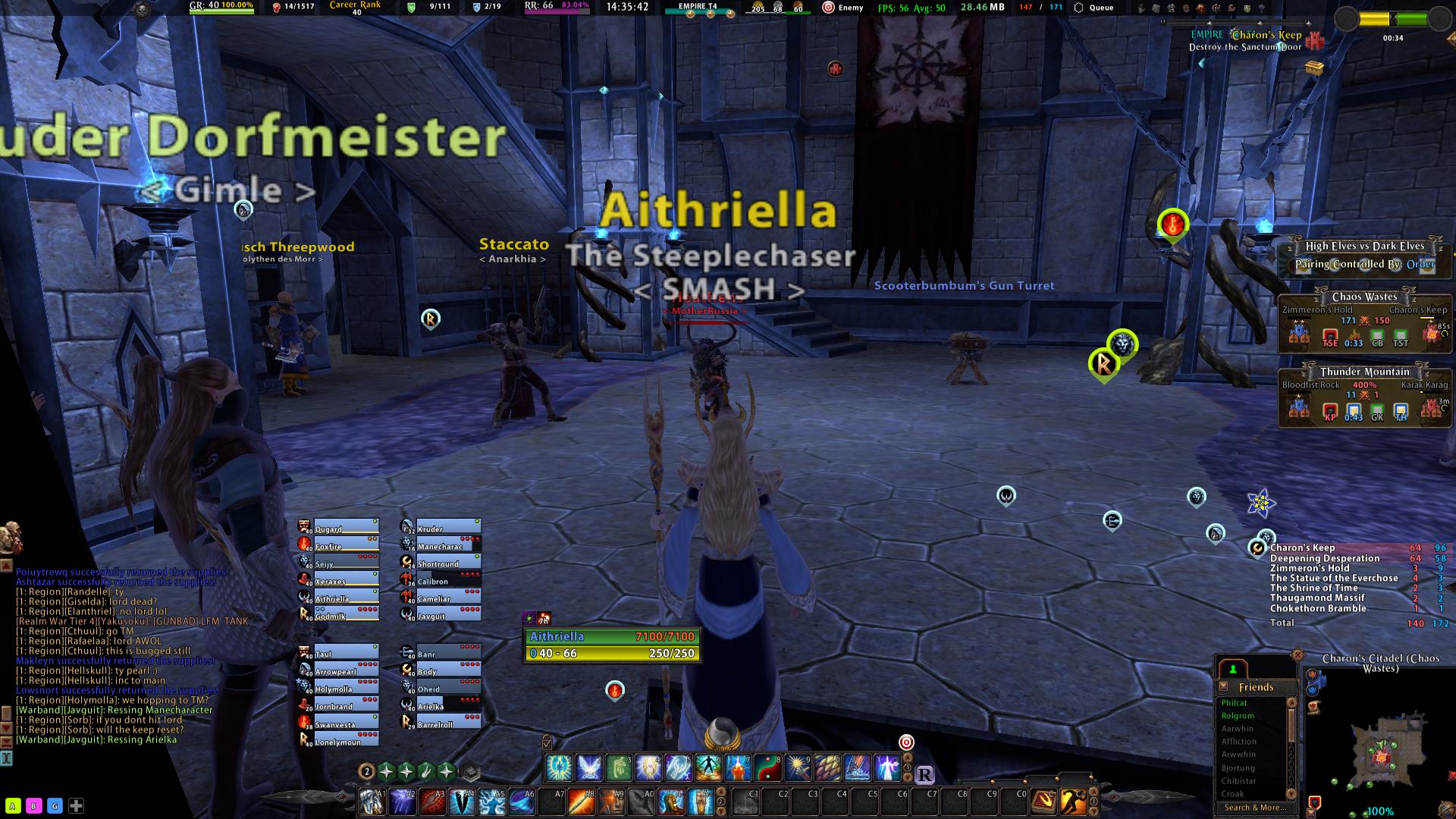Click the quest scroll icon beside the minimap

point(1314,707)
